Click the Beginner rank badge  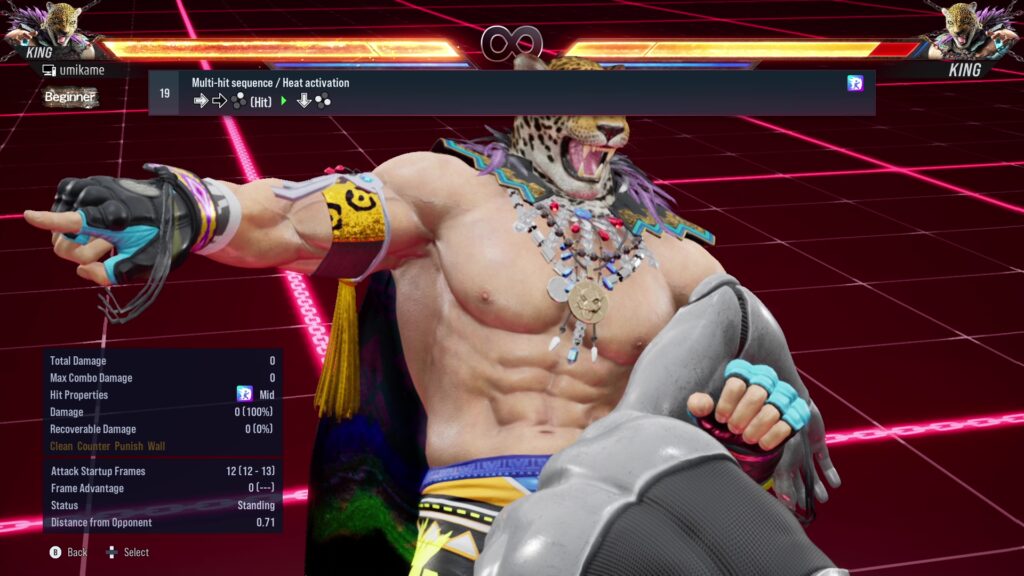pyautogui.click(x=71, y=97)
